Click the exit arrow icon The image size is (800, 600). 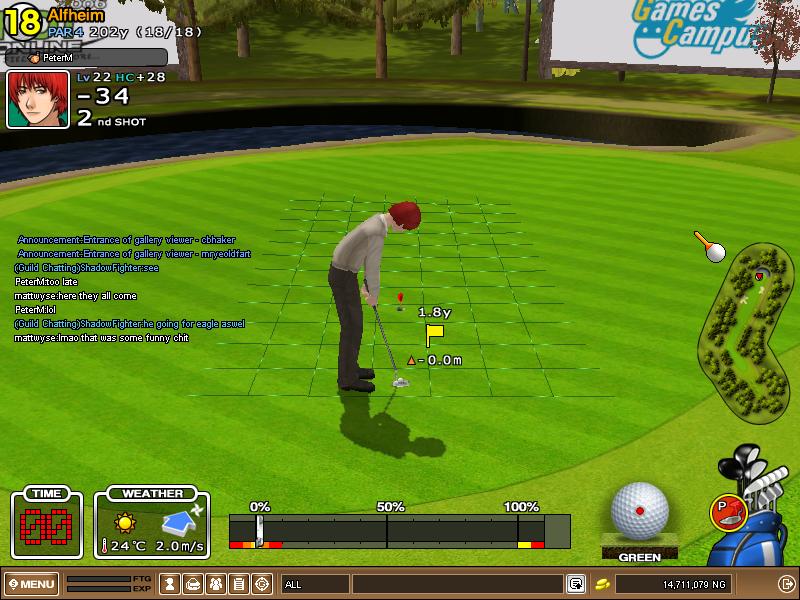[786, 584]
